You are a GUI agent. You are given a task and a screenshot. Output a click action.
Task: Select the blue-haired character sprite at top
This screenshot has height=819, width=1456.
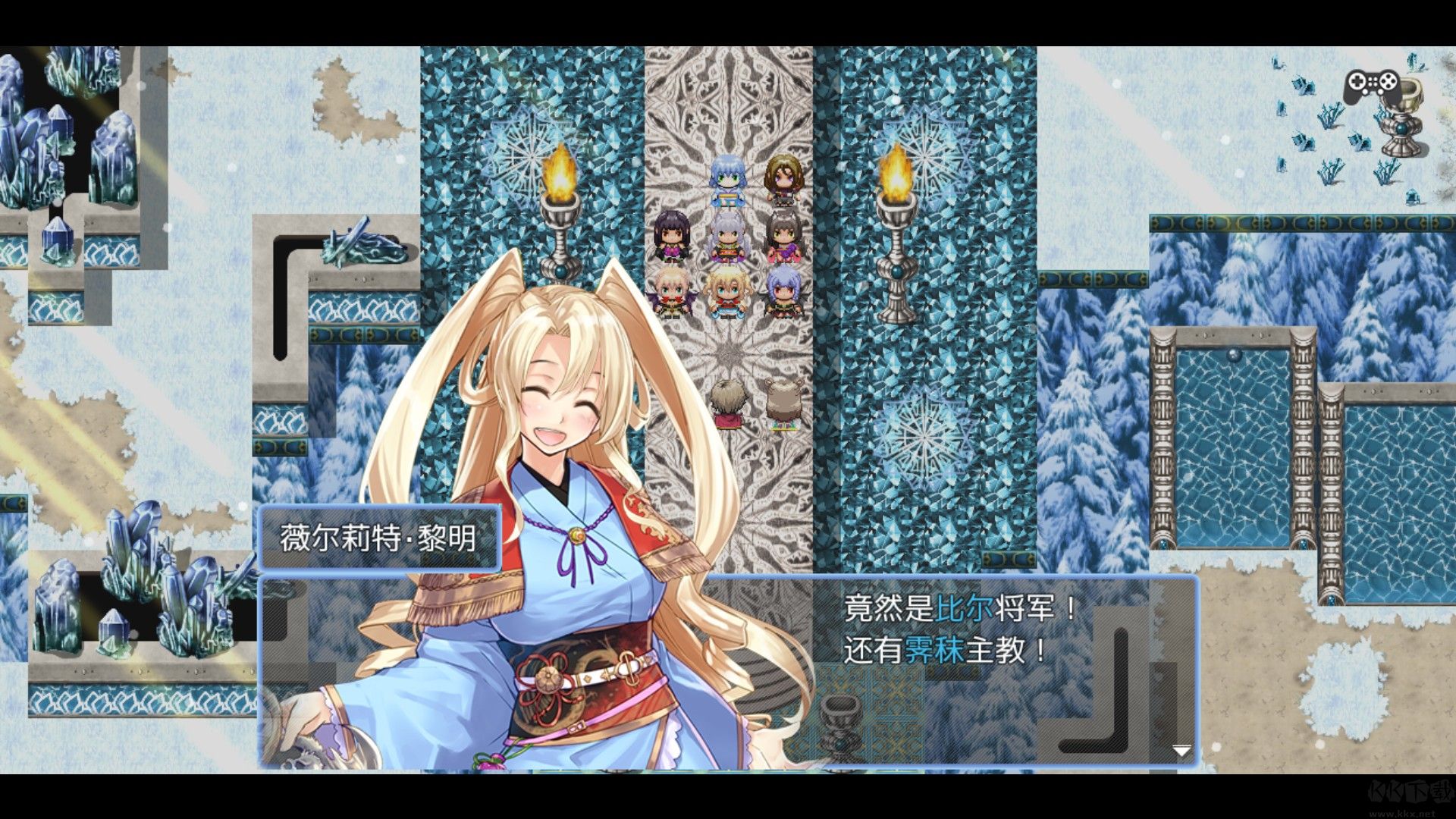(726, 182)
